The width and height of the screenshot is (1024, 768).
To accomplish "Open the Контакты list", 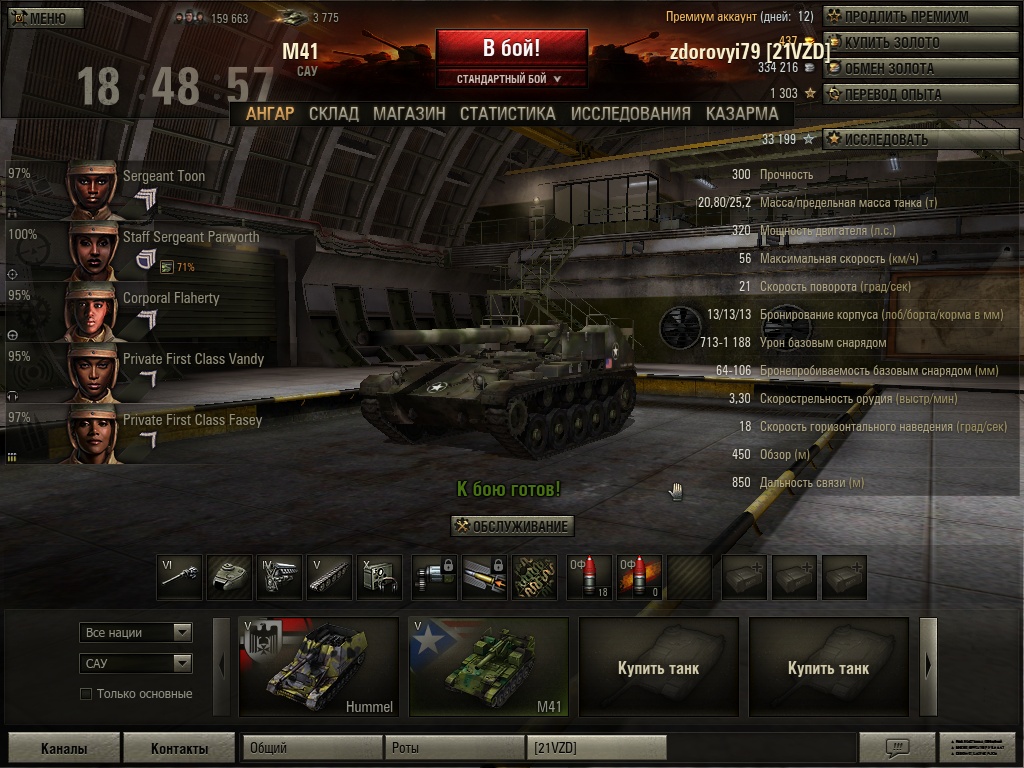I will [x=179, y=748].
